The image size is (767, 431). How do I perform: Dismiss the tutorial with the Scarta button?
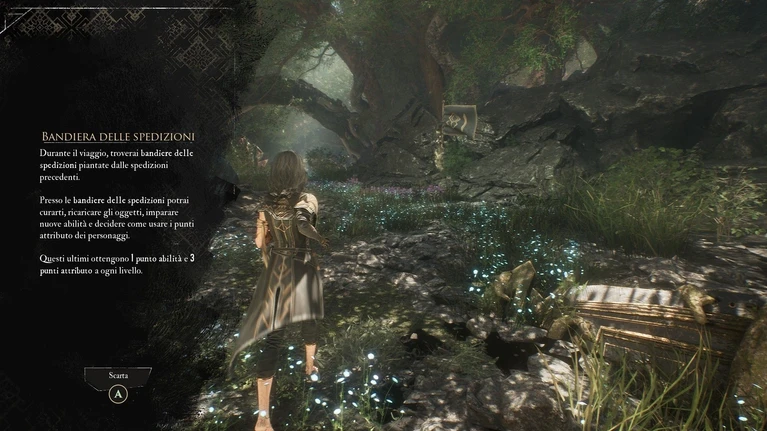tap(118, 378)
